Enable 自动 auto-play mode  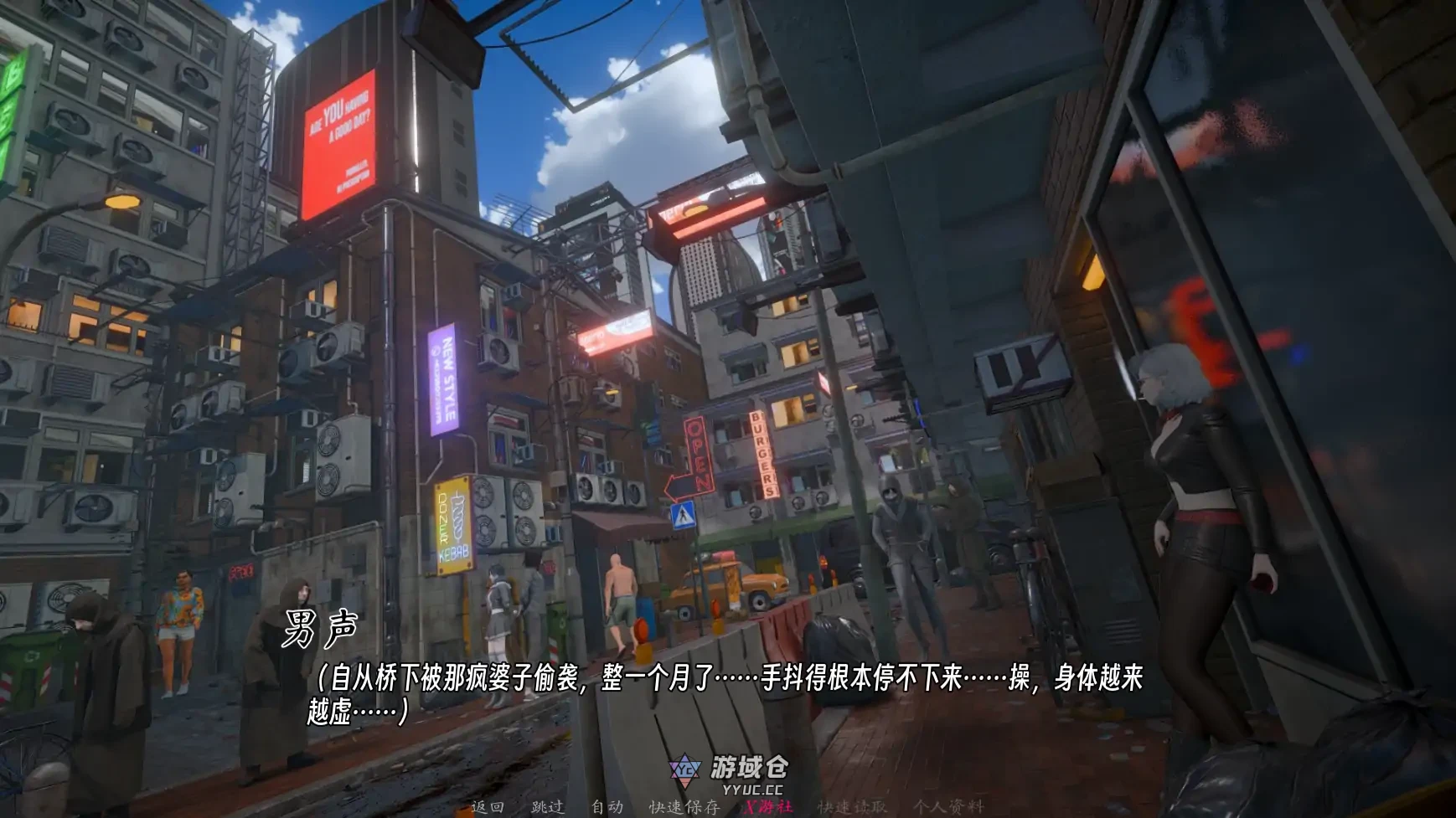tap(607, 806)
